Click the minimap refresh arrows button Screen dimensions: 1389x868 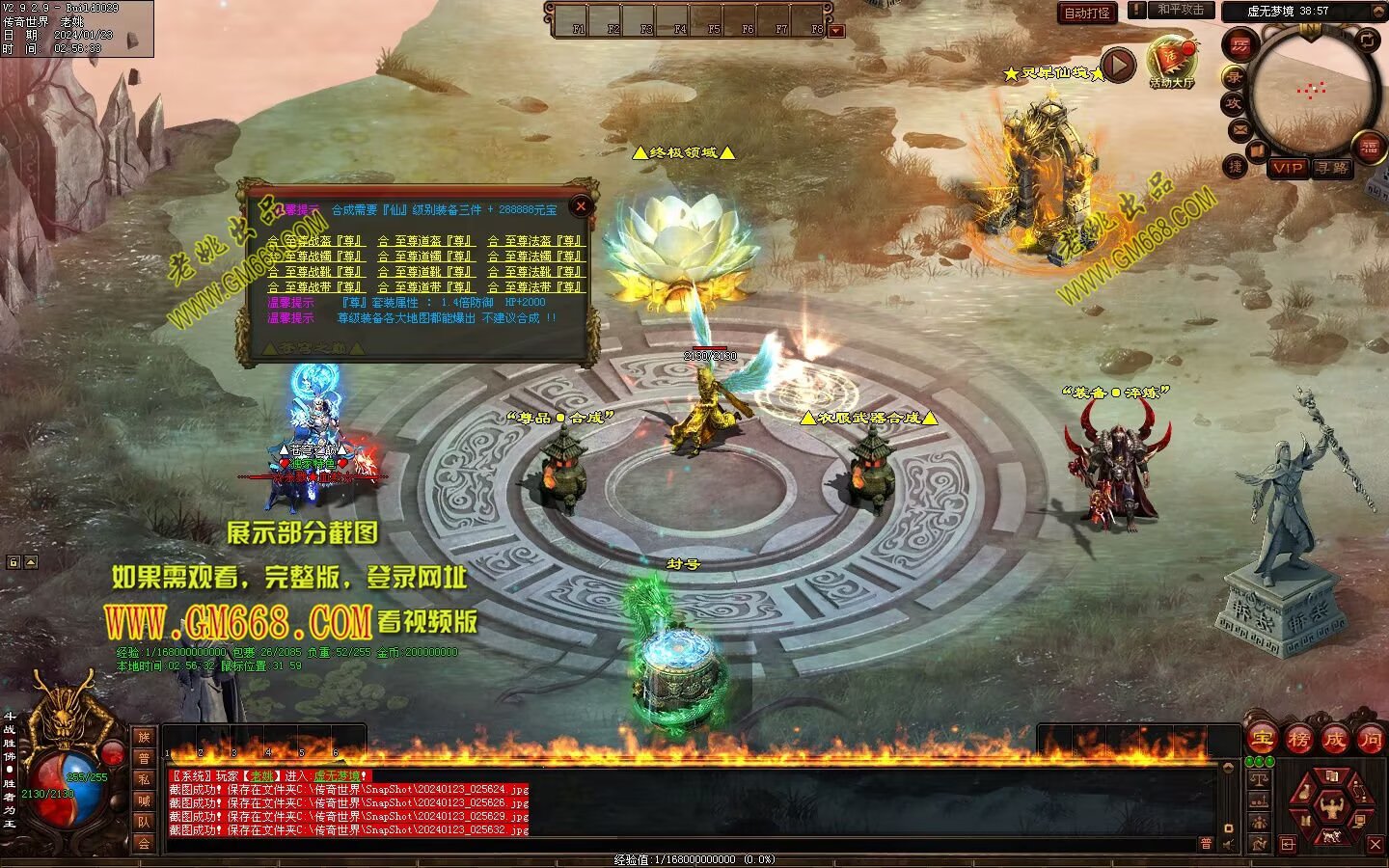pos(1369,40)
